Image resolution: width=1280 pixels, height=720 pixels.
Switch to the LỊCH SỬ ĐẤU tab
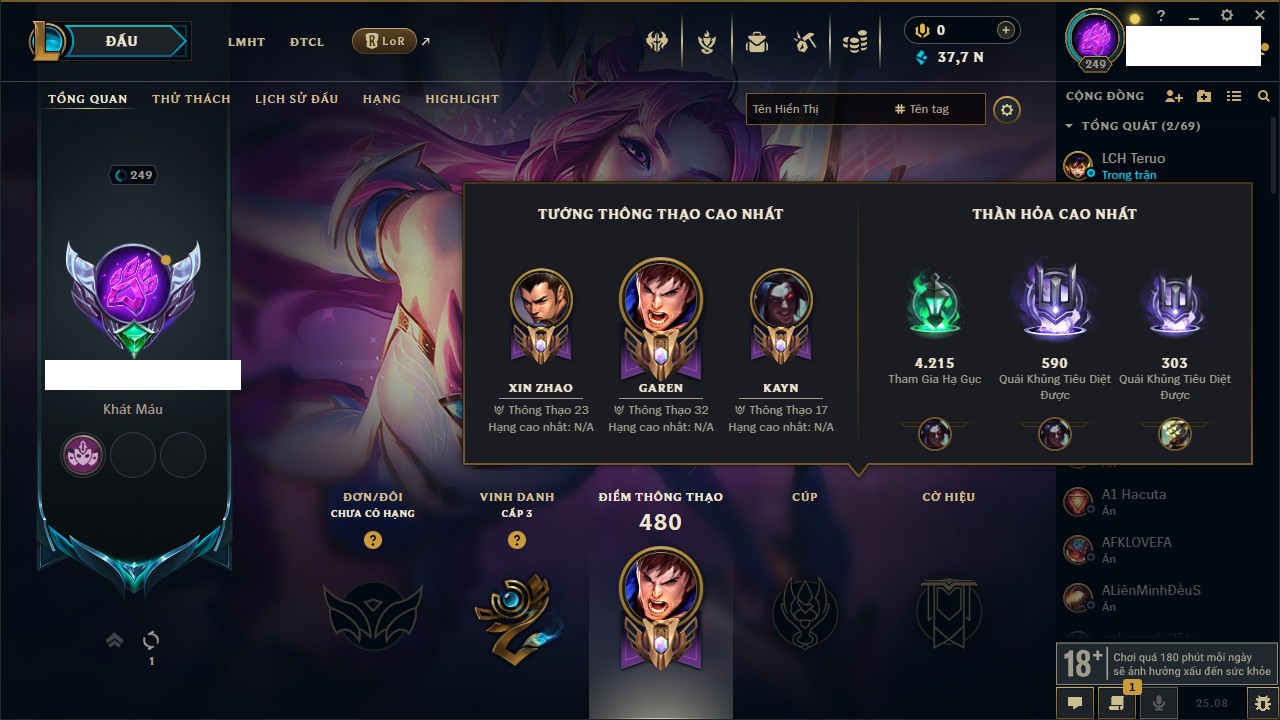[296, 99]
